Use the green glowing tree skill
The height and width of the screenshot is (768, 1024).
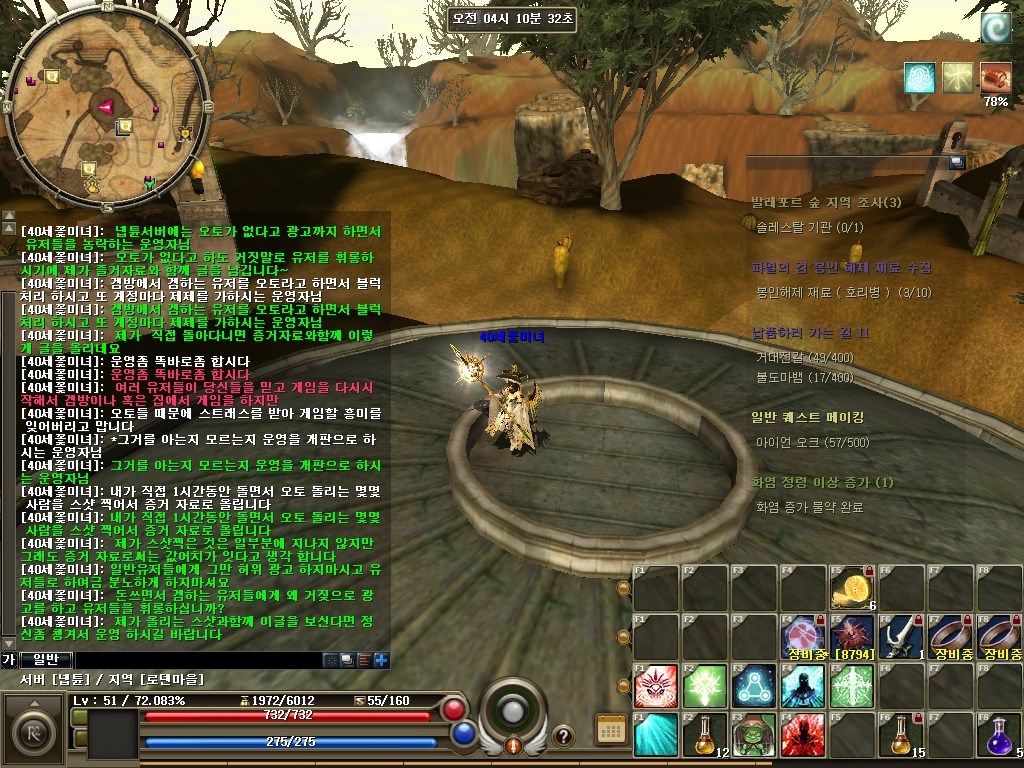coord(705,685)
